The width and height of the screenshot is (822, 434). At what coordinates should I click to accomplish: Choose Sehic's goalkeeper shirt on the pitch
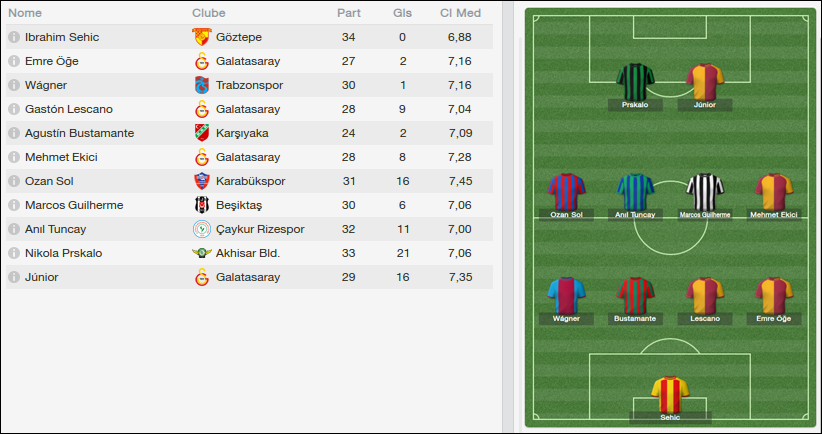coord(670,394)
